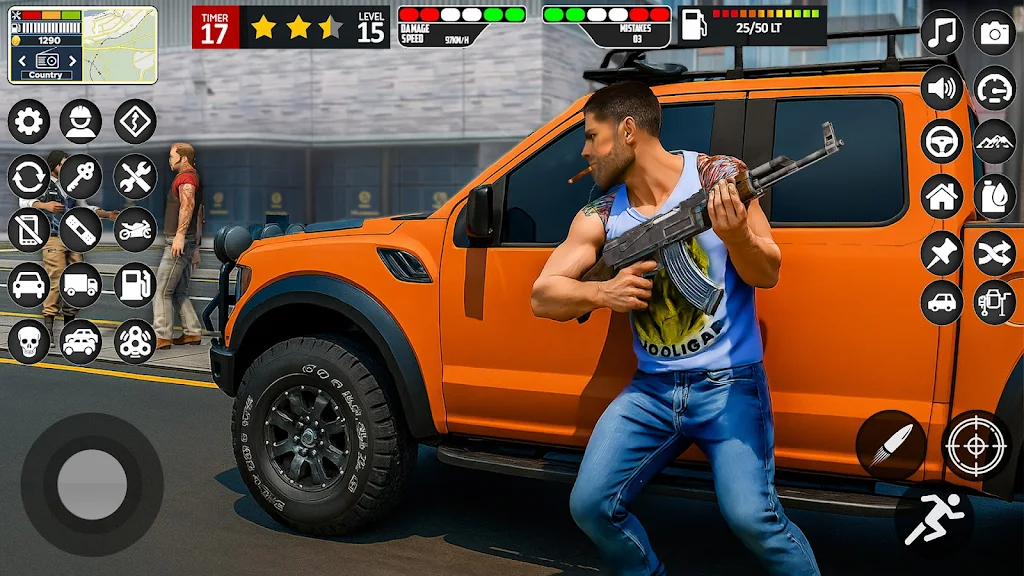Select the steering wheel control icon

pos(942,141)
